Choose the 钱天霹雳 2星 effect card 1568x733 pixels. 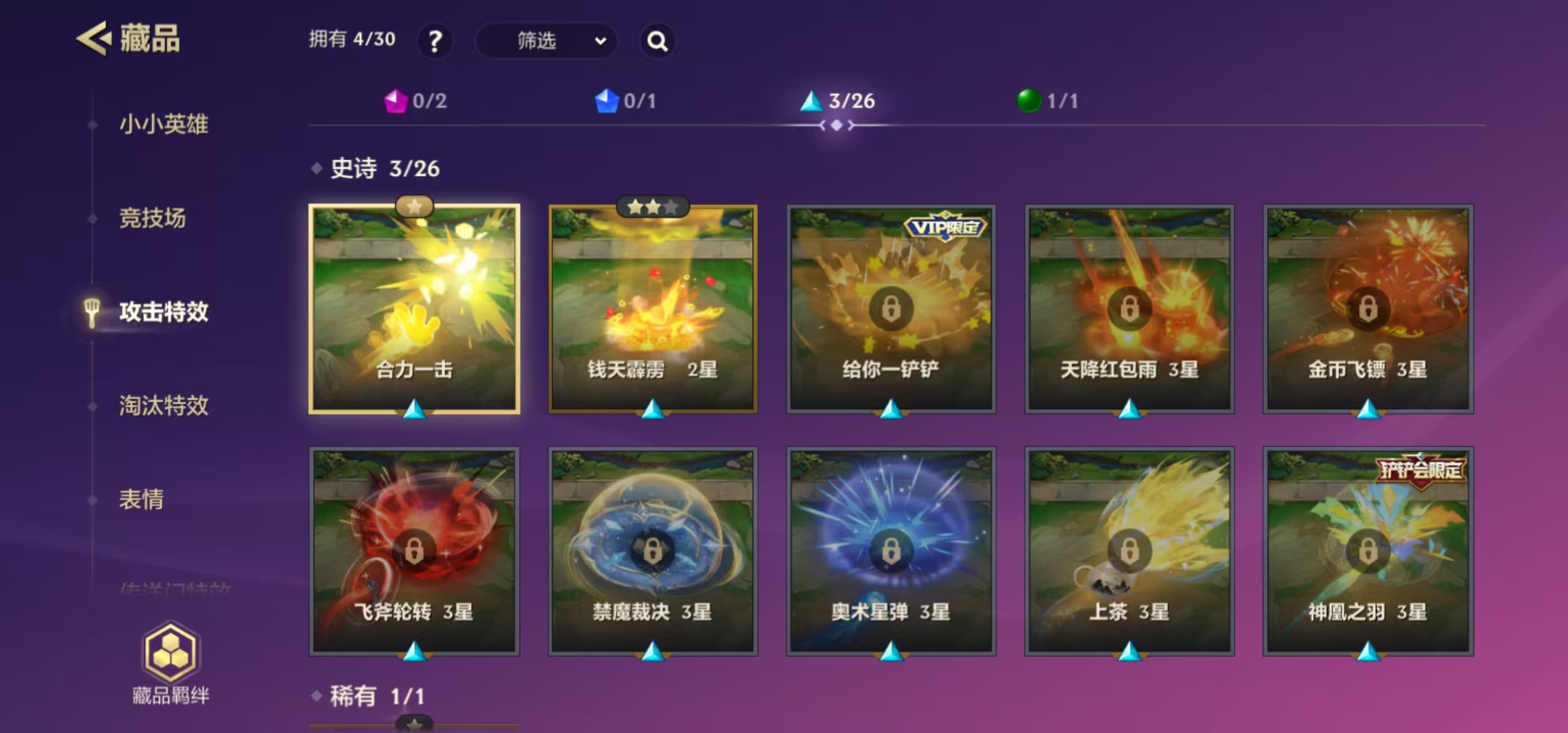coord(653,309)
